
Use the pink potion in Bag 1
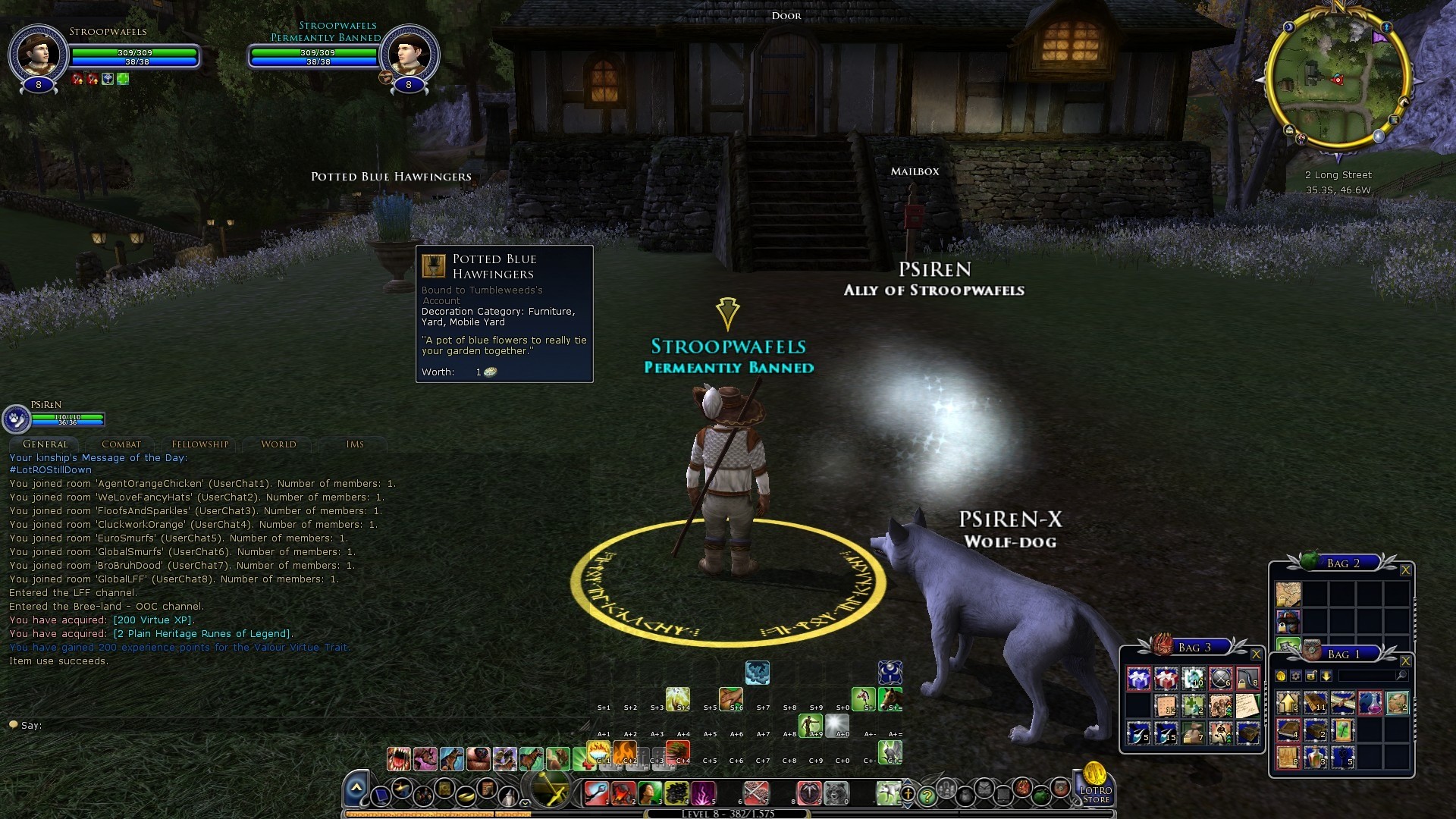point(1370,703)
